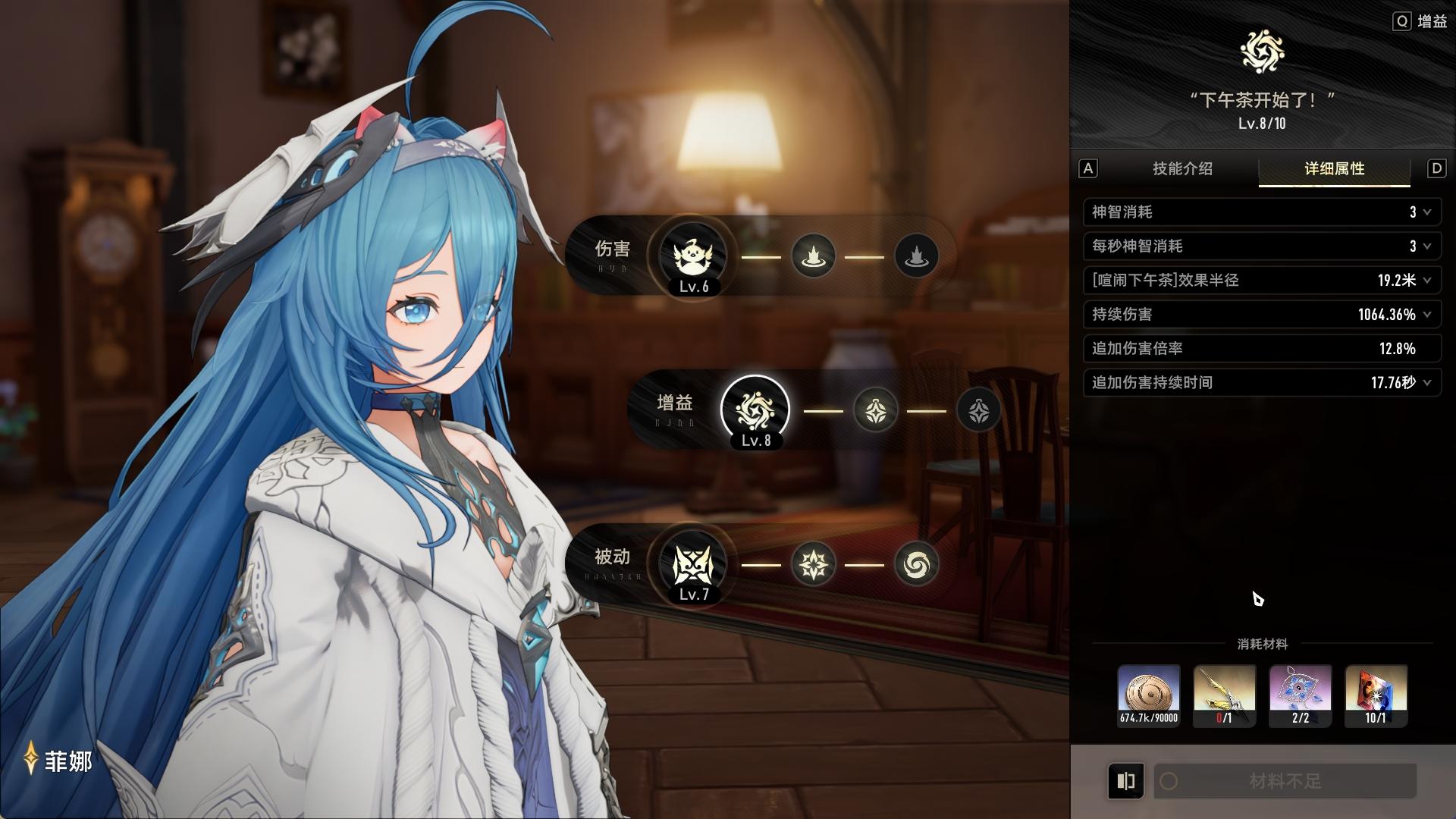Click the second node in the 伤害 row
The image size is (1456, 819).
point(813,256)
